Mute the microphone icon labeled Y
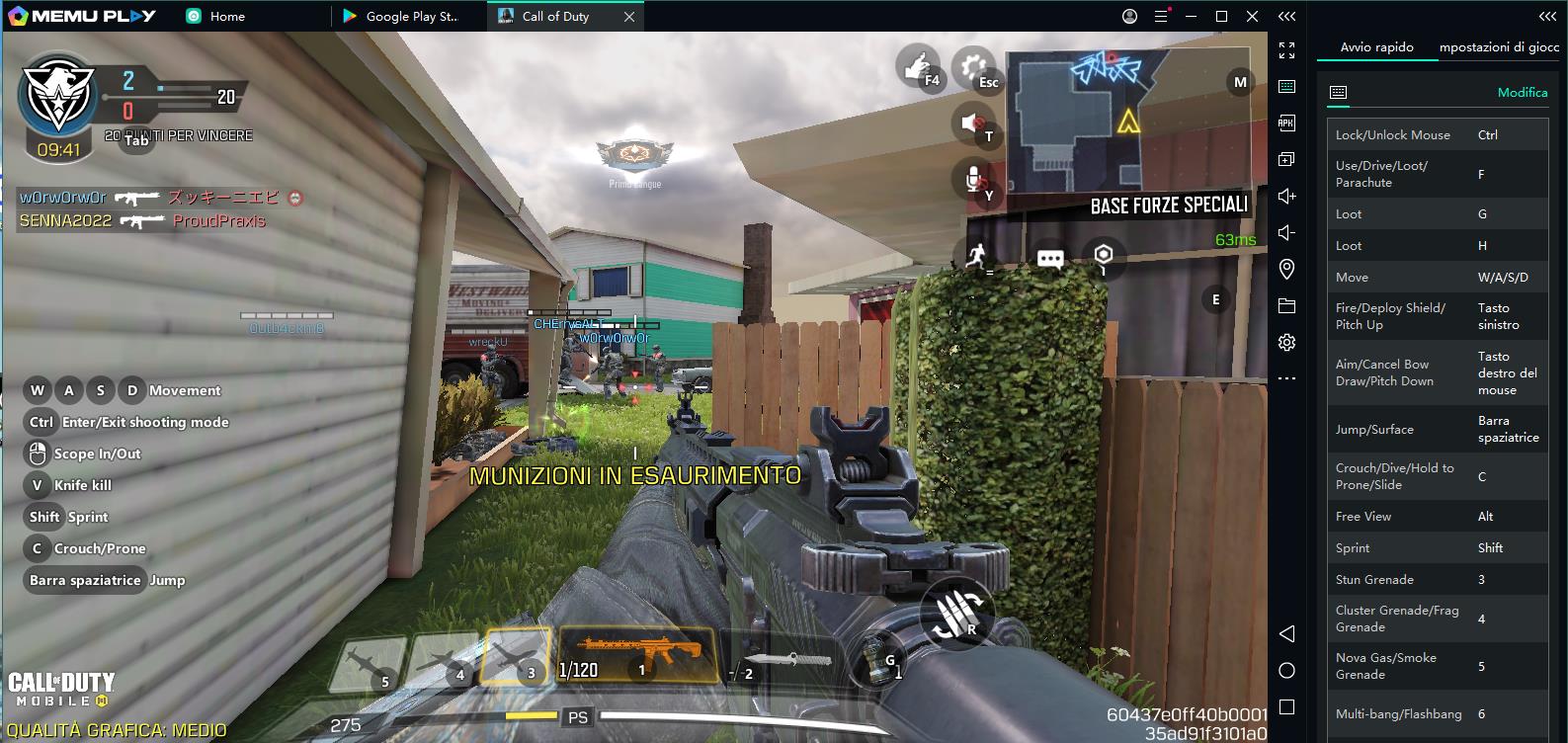The image size is (1568, 743). click(976, 176)
